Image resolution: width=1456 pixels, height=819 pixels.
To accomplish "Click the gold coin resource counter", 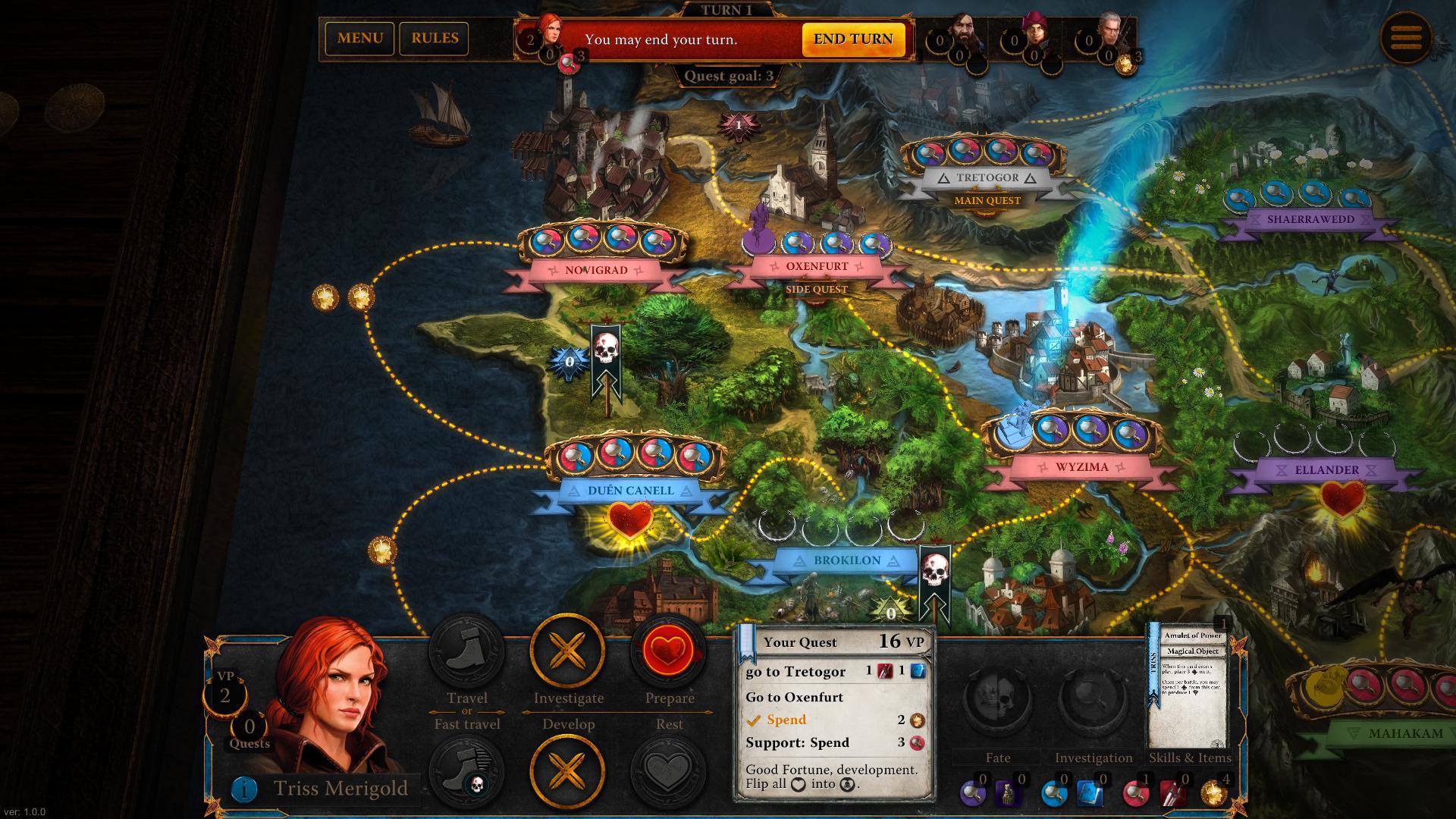I will (1213, 791).
